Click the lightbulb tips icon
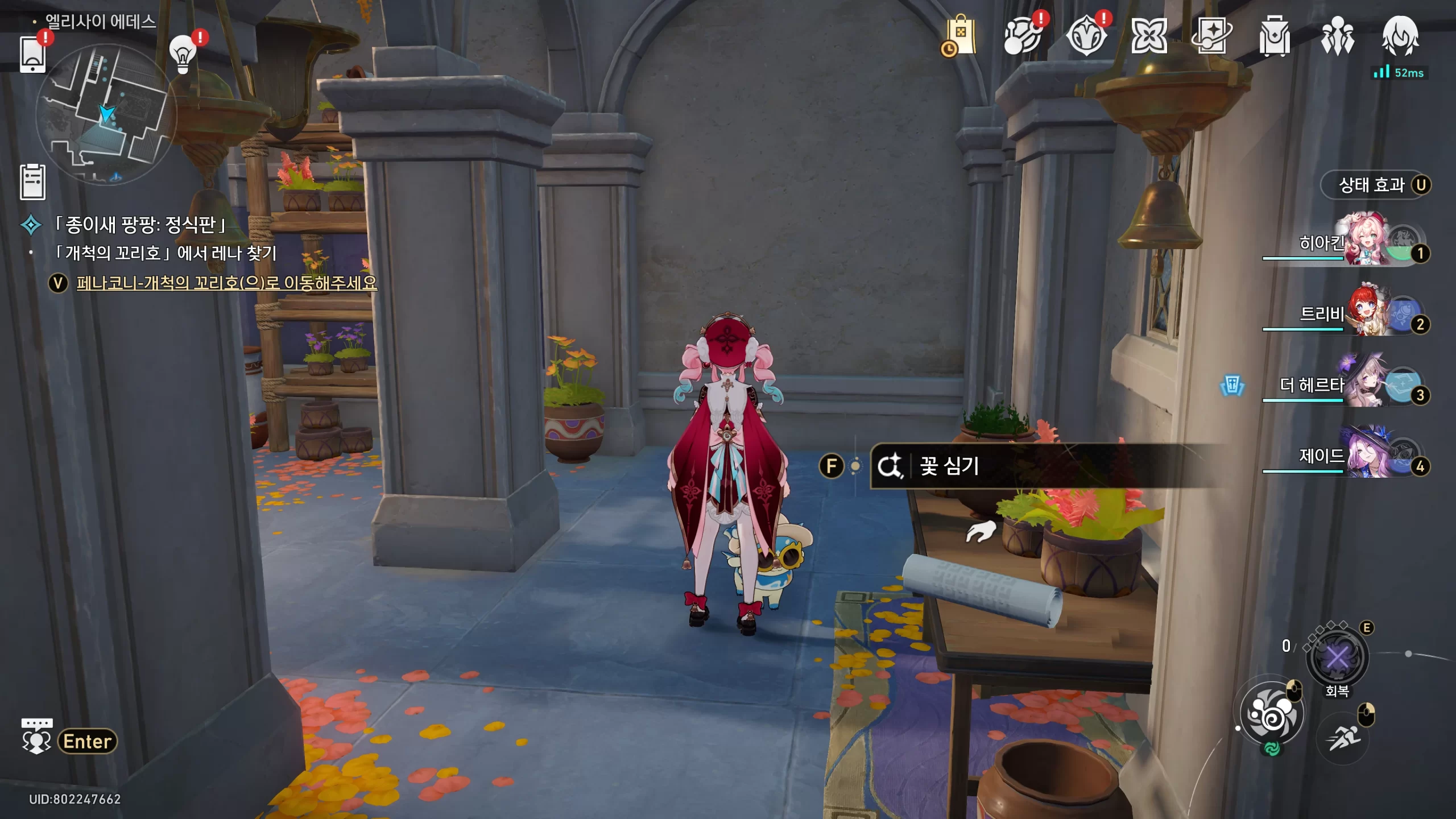 [x=183, y=55]
